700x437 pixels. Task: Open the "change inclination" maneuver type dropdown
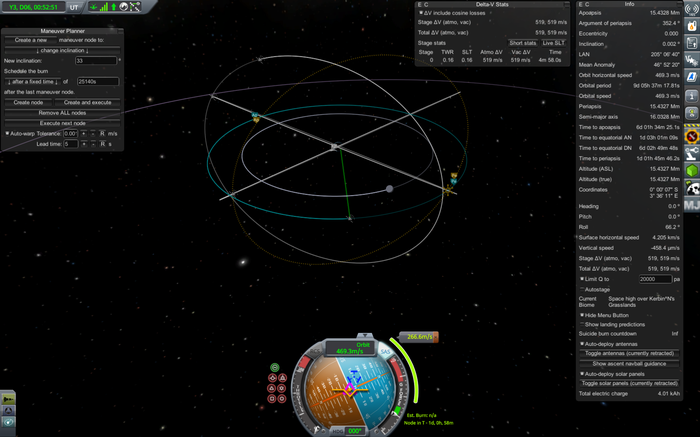(x=63, y=50)
